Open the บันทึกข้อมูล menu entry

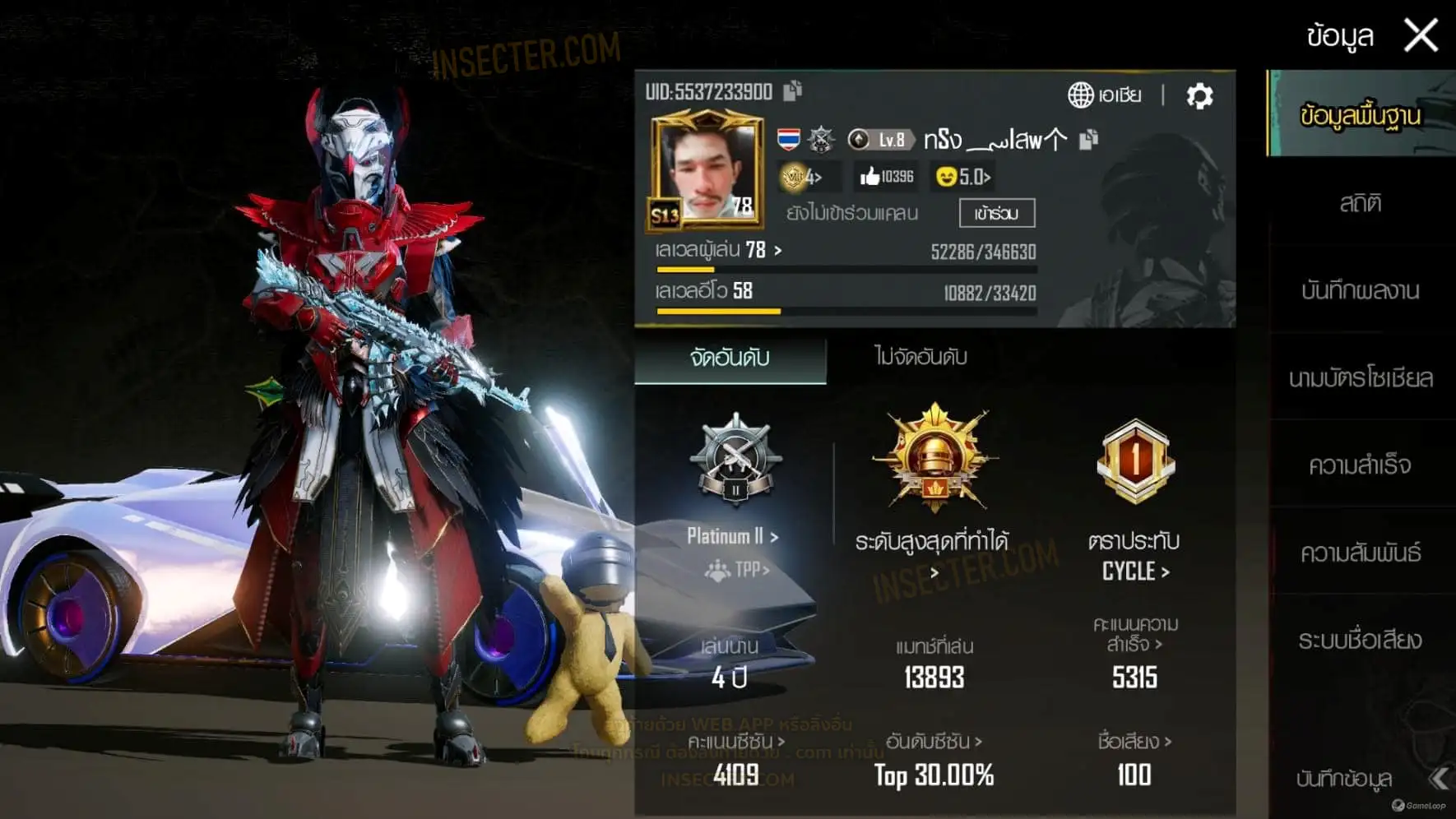coord(1344,778)
